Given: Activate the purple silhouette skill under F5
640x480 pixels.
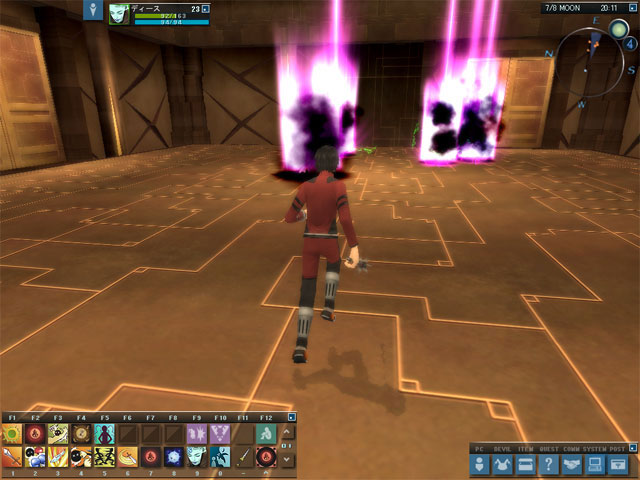Looking at the screenshot, I should click(x=104, y=434).
